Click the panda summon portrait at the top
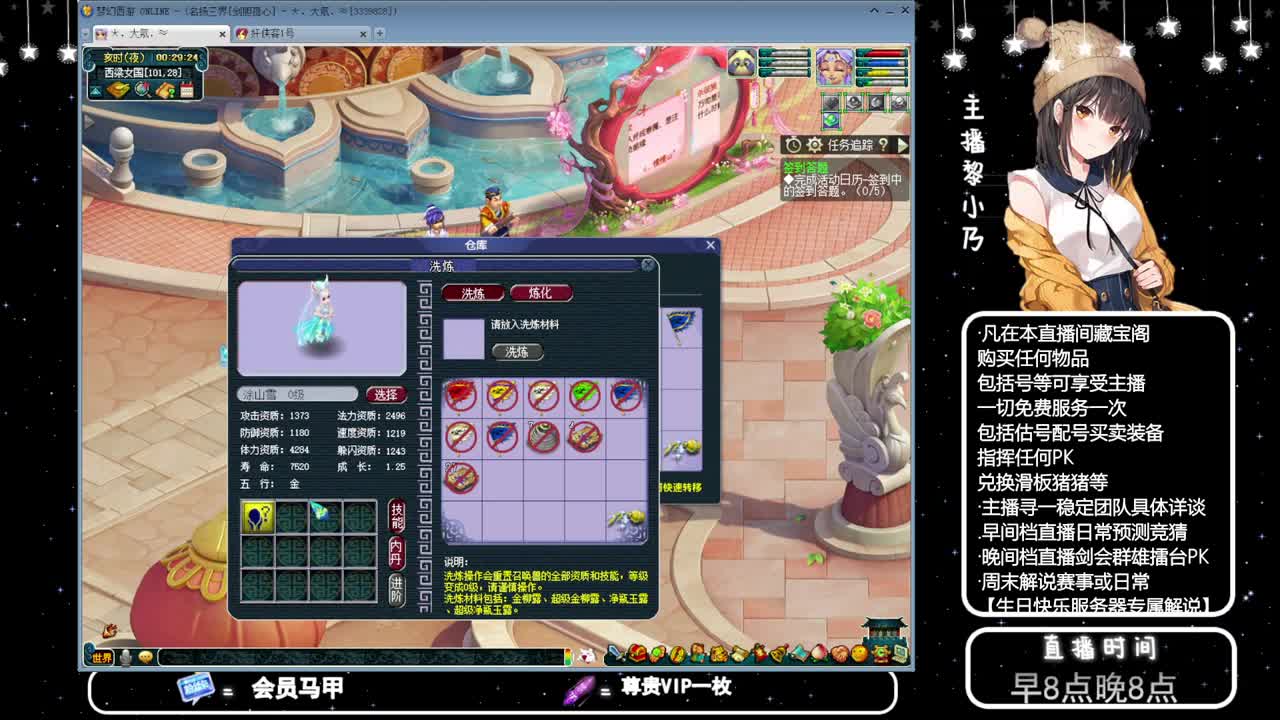Screen dimensions: 1280x720 [740, 62]
